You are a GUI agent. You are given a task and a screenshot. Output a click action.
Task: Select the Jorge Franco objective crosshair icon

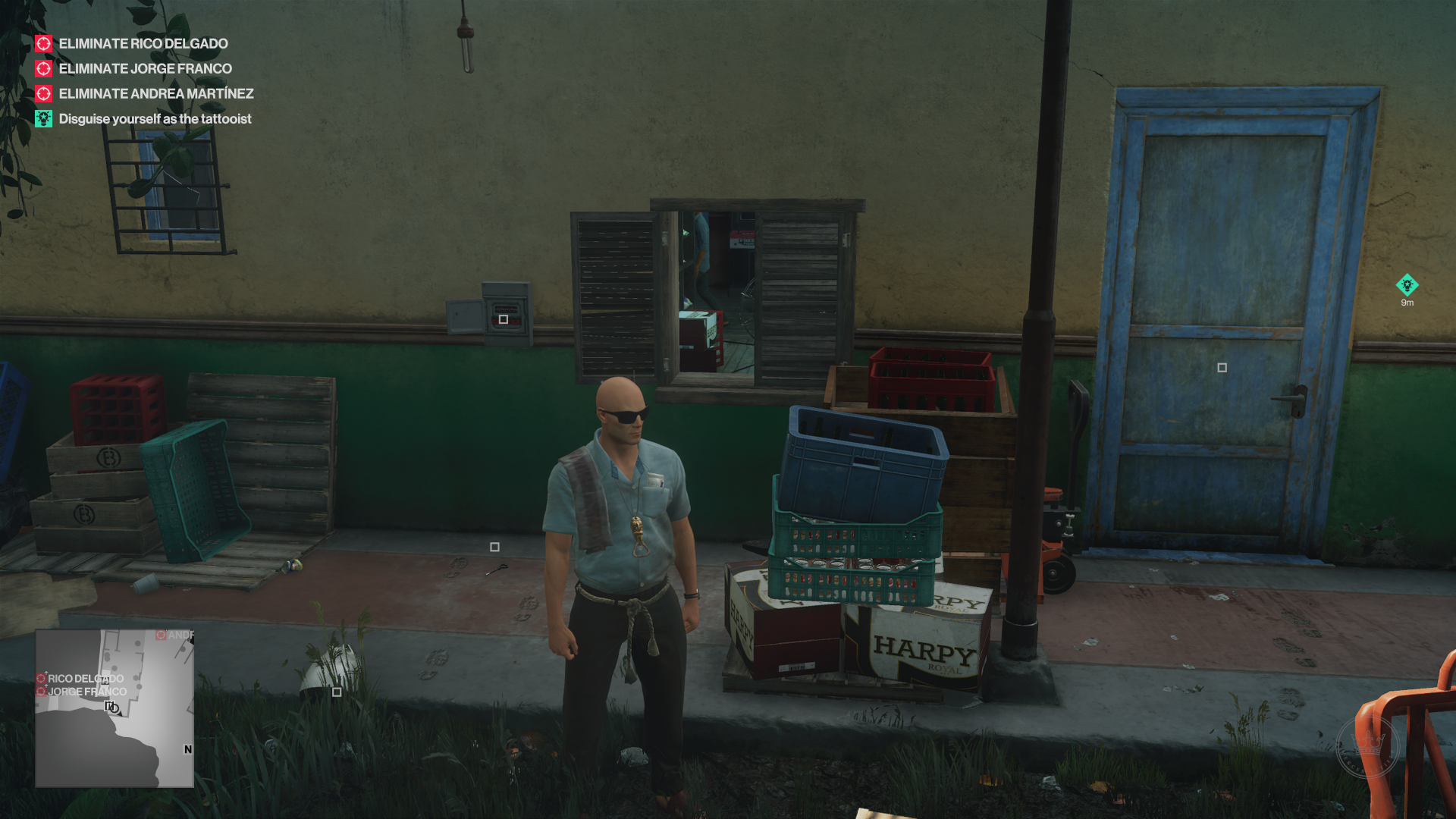coord(43,68)
